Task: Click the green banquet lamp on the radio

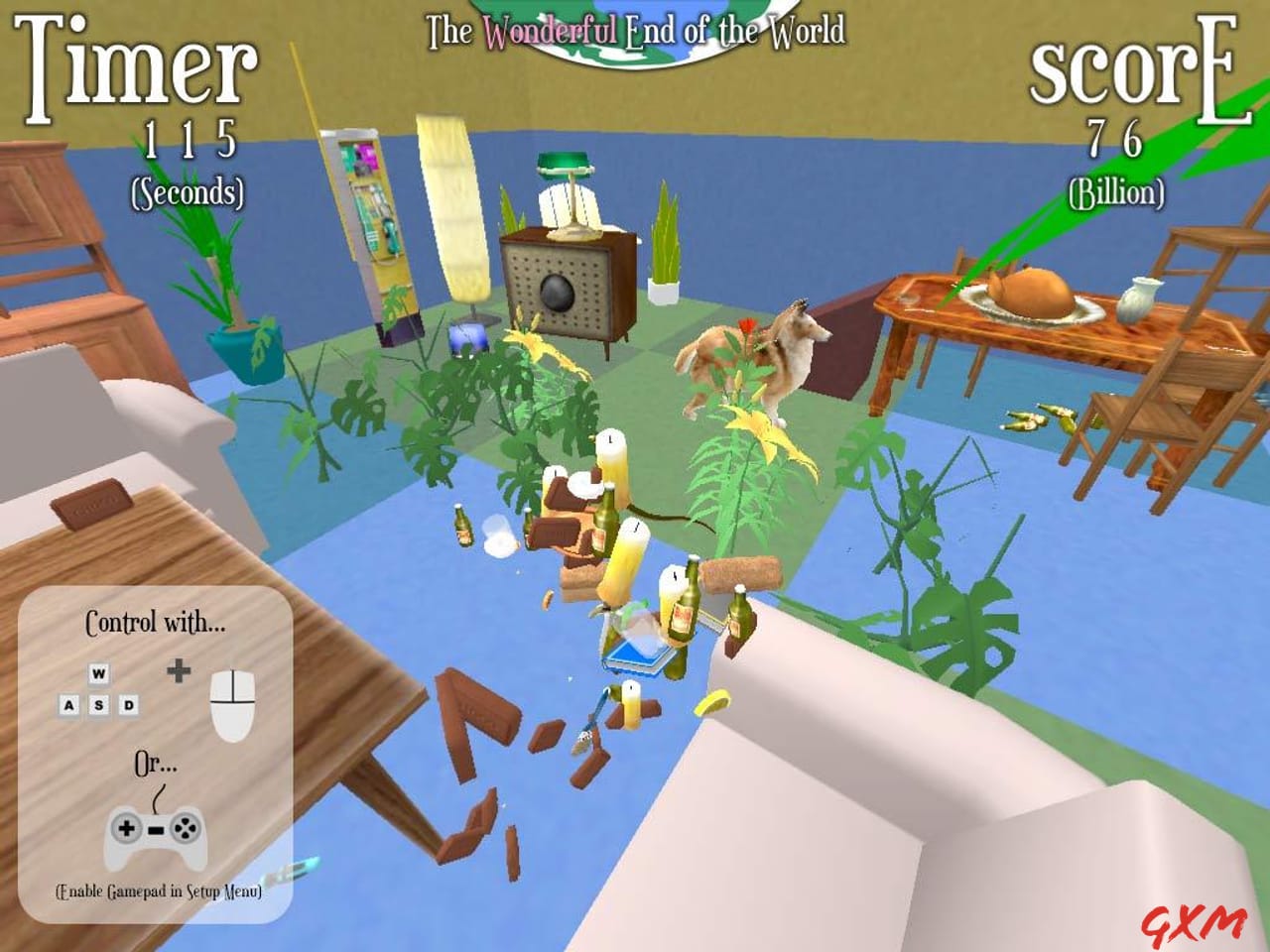Action: [x=563, y=164]
